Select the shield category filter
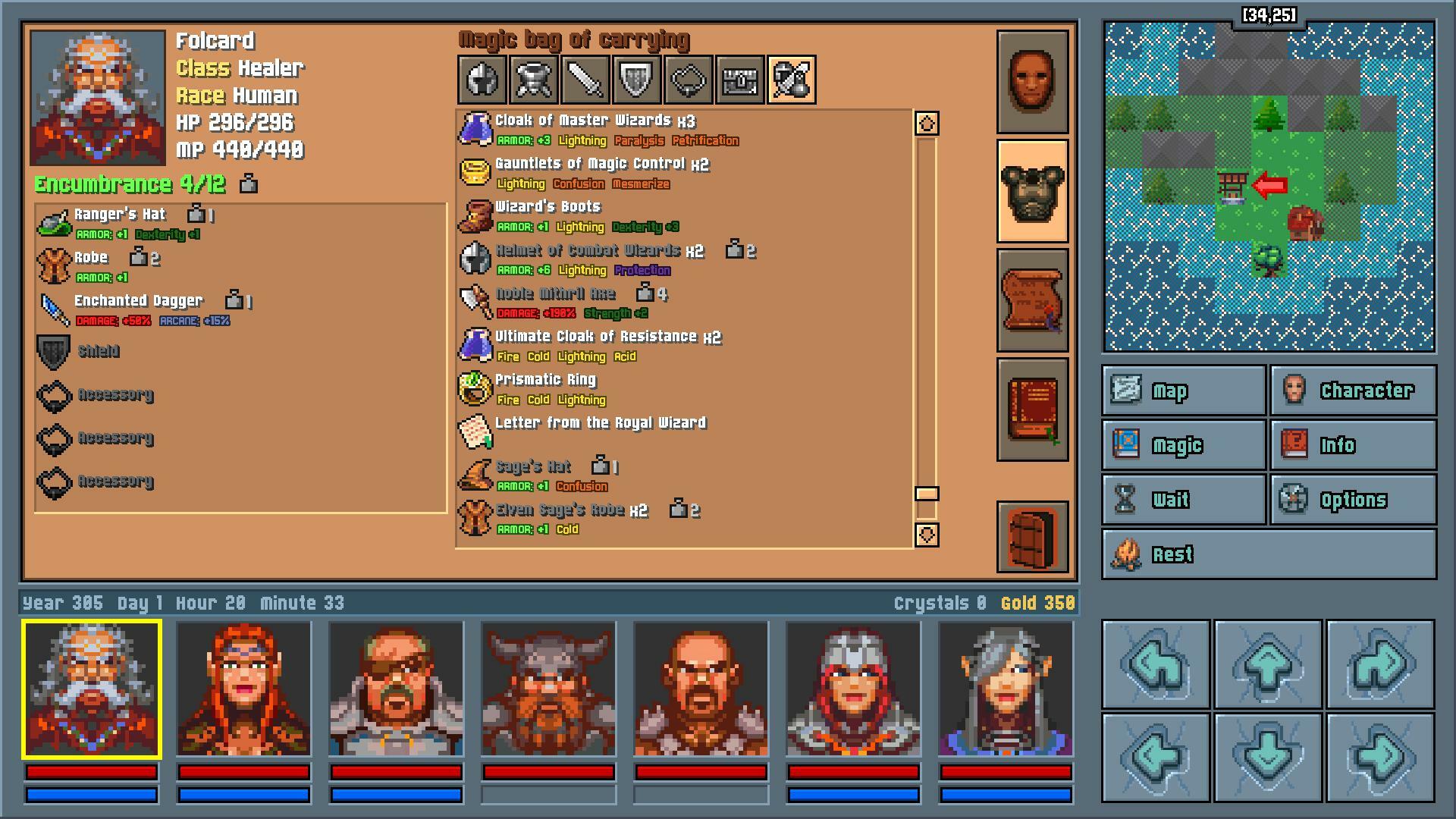This screenshot has width=1456, height=819. 638,80
